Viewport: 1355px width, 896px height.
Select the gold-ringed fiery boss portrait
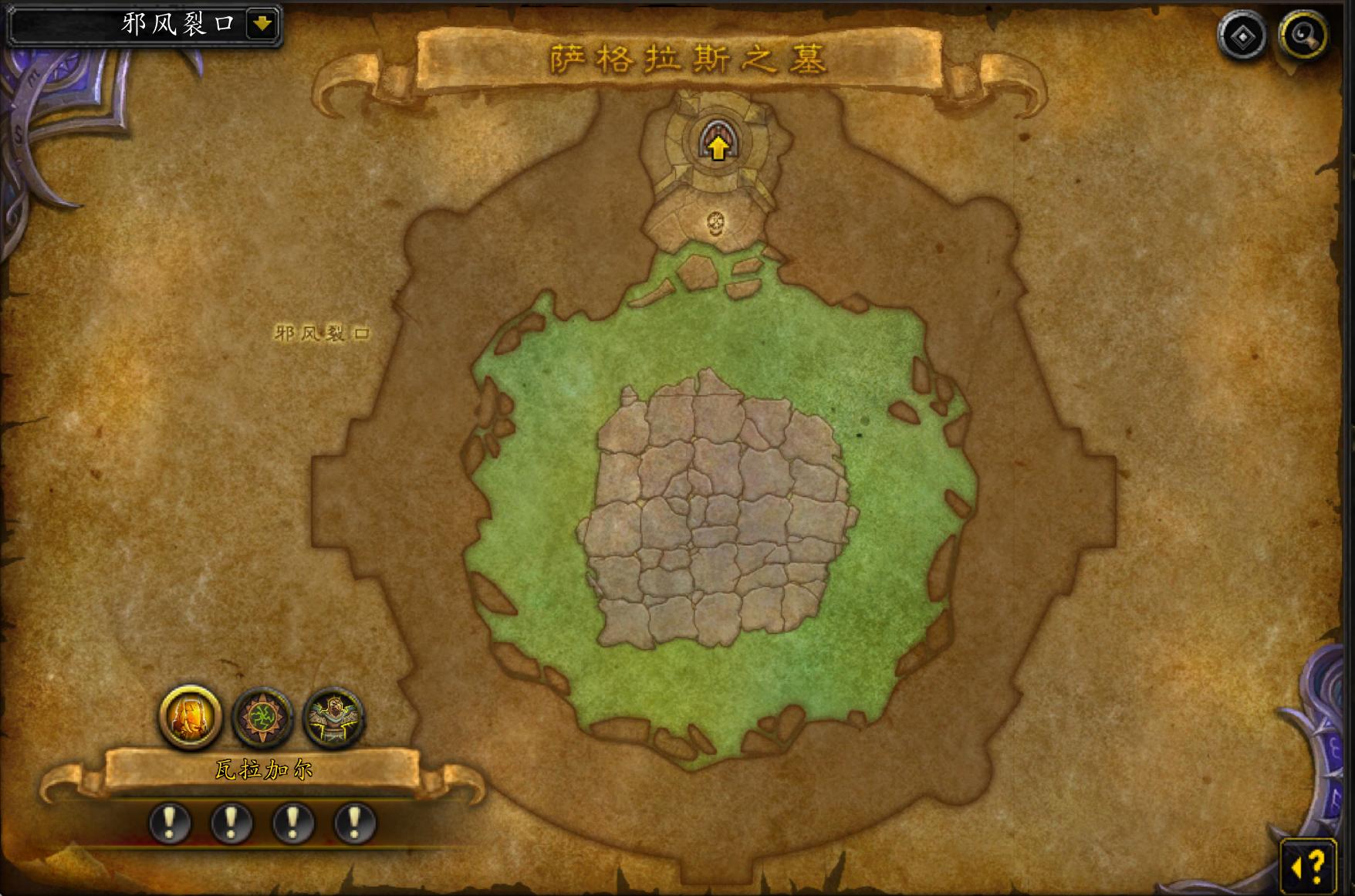[190, 717]
